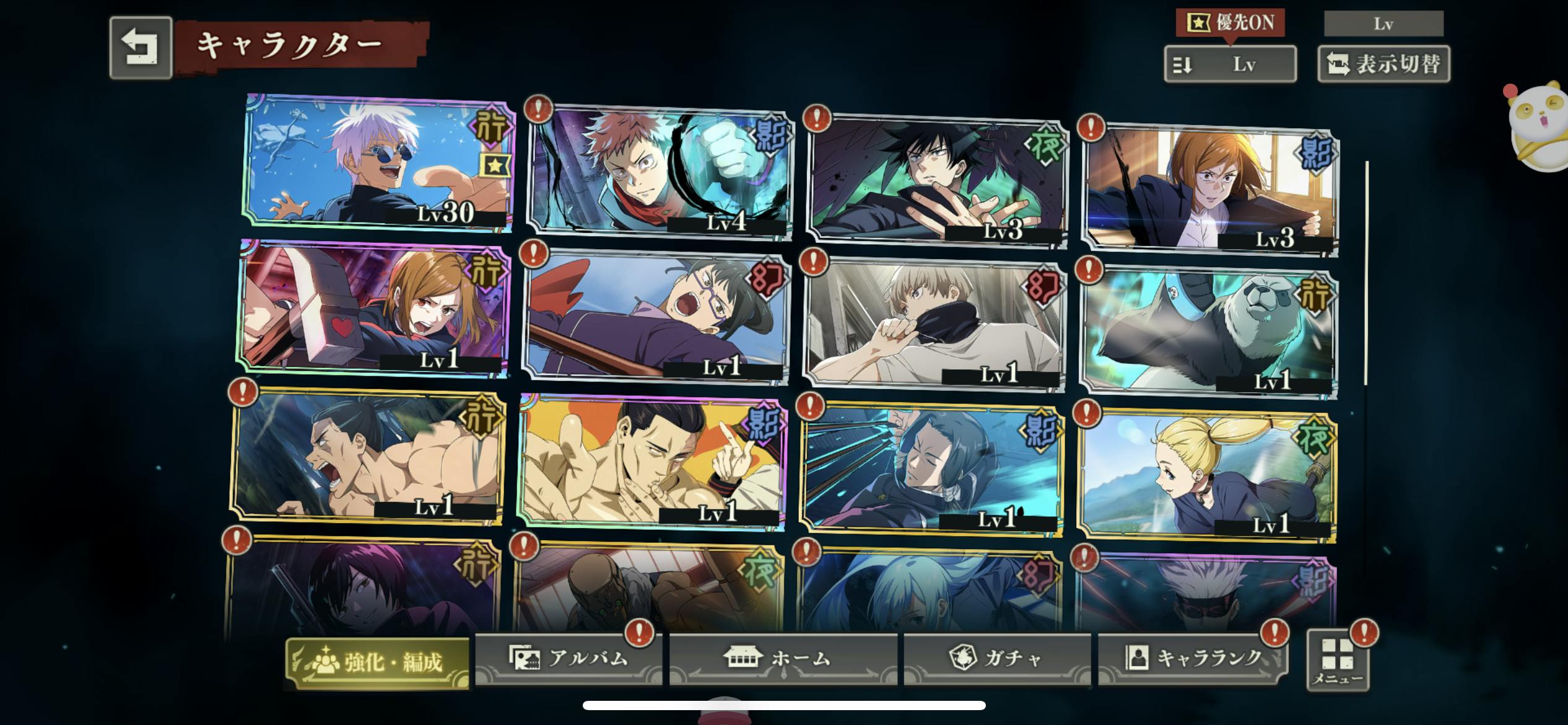Go to the ホーム home screen

(783, 659)
